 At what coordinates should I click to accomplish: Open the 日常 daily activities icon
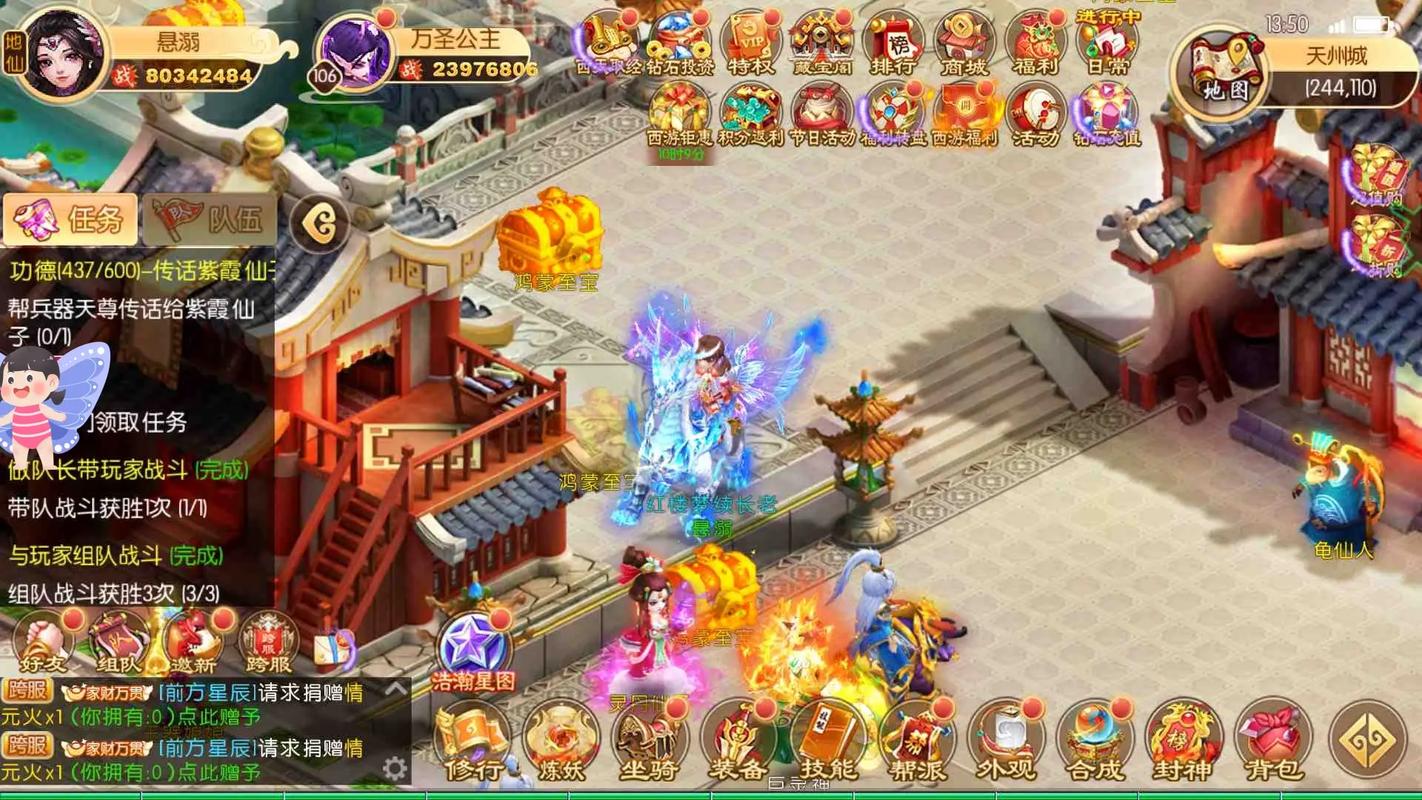[x=1106, y=45]
